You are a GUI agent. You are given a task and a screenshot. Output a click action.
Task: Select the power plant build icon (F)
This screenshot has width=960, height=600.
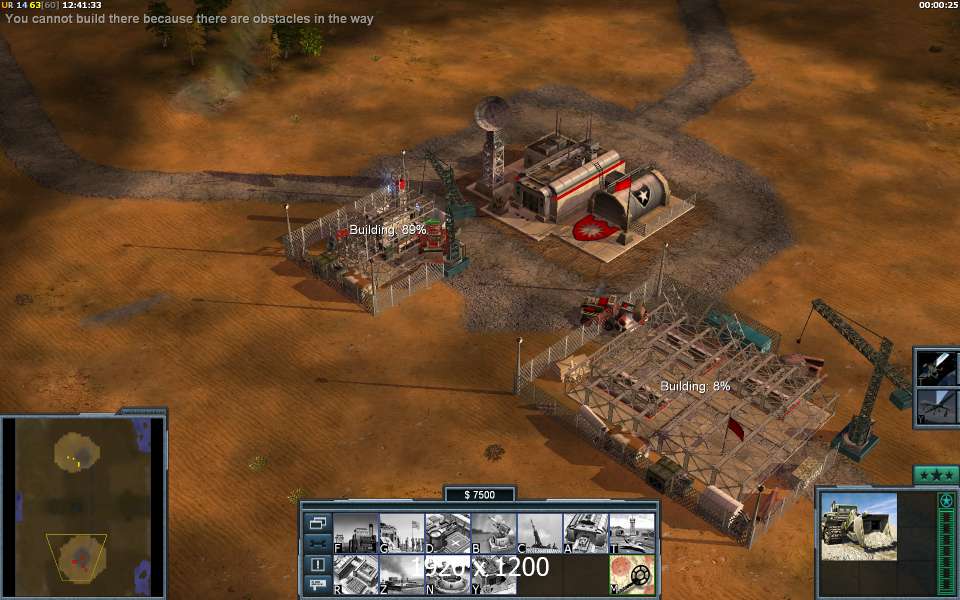pyautogui.click(x=355, y=533)
